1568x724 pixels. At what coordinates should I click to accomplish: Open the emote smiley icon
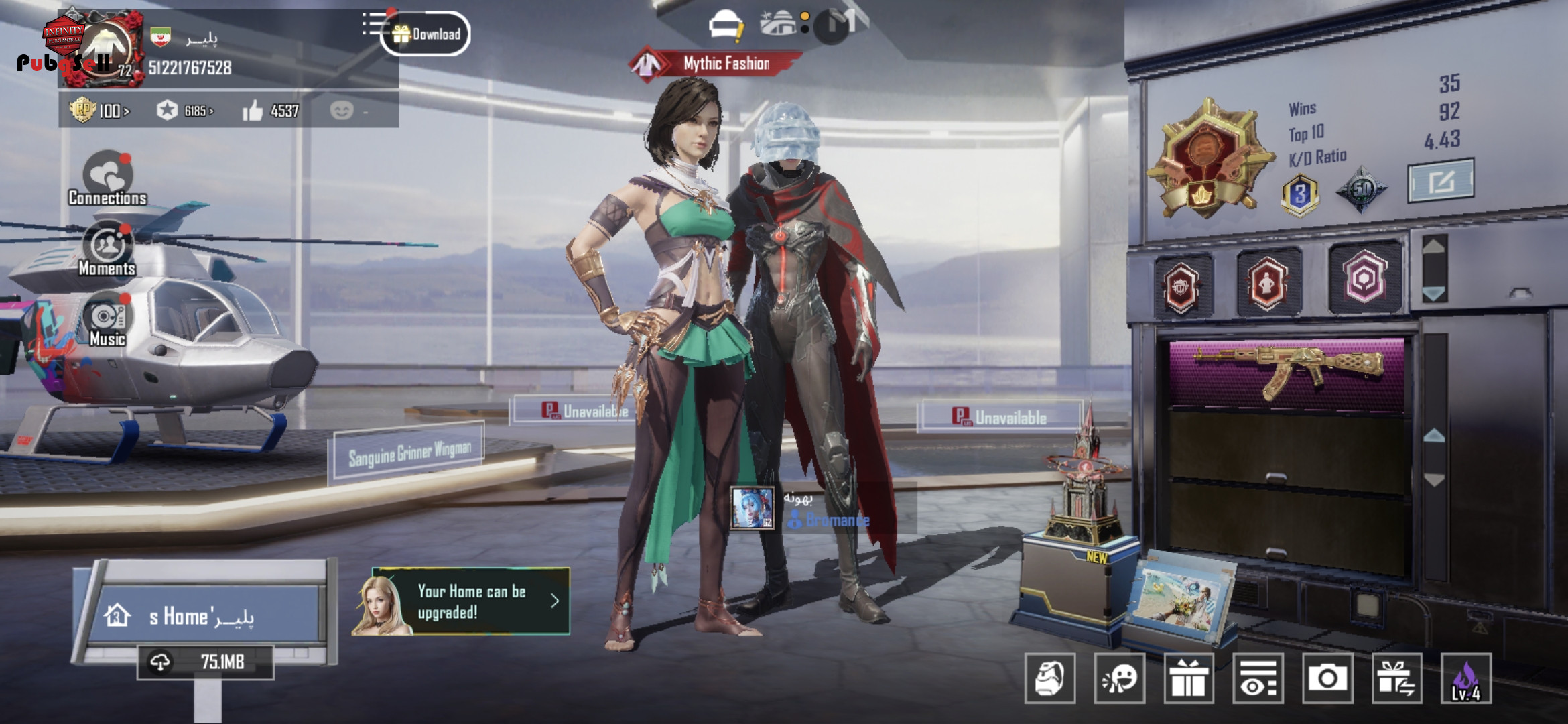(1120, 678)
